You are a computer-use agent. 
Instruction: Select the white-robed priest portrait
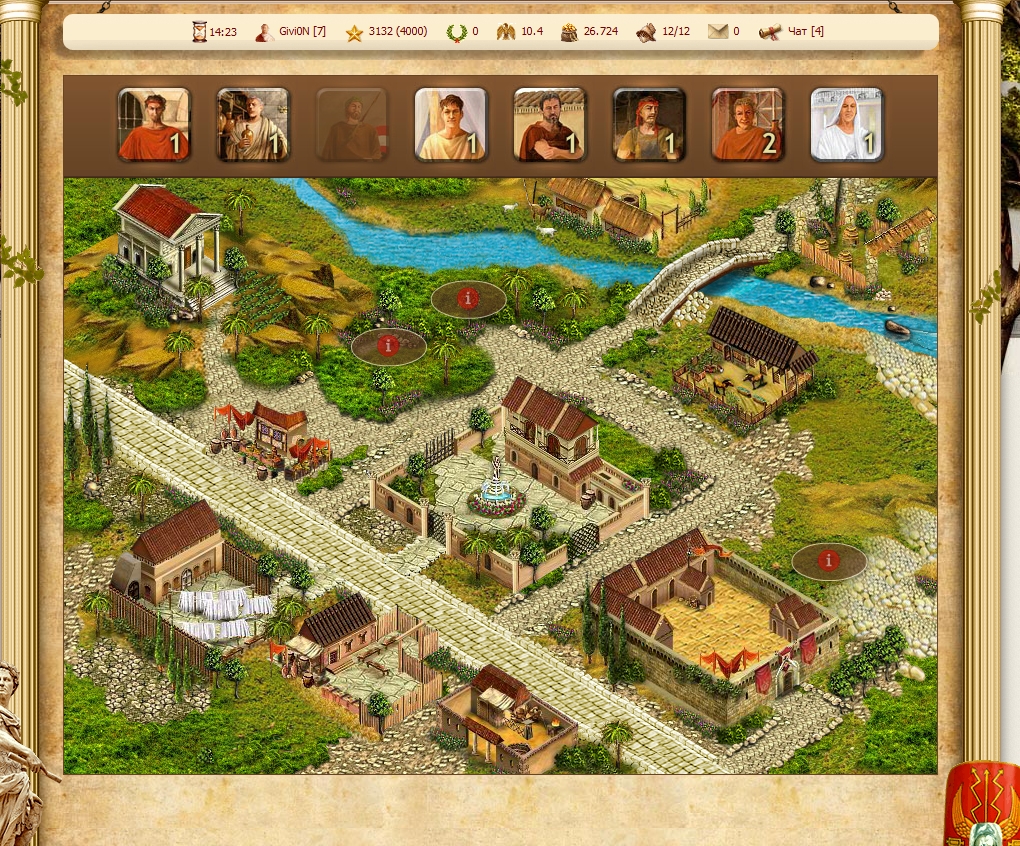pos(847,125)
